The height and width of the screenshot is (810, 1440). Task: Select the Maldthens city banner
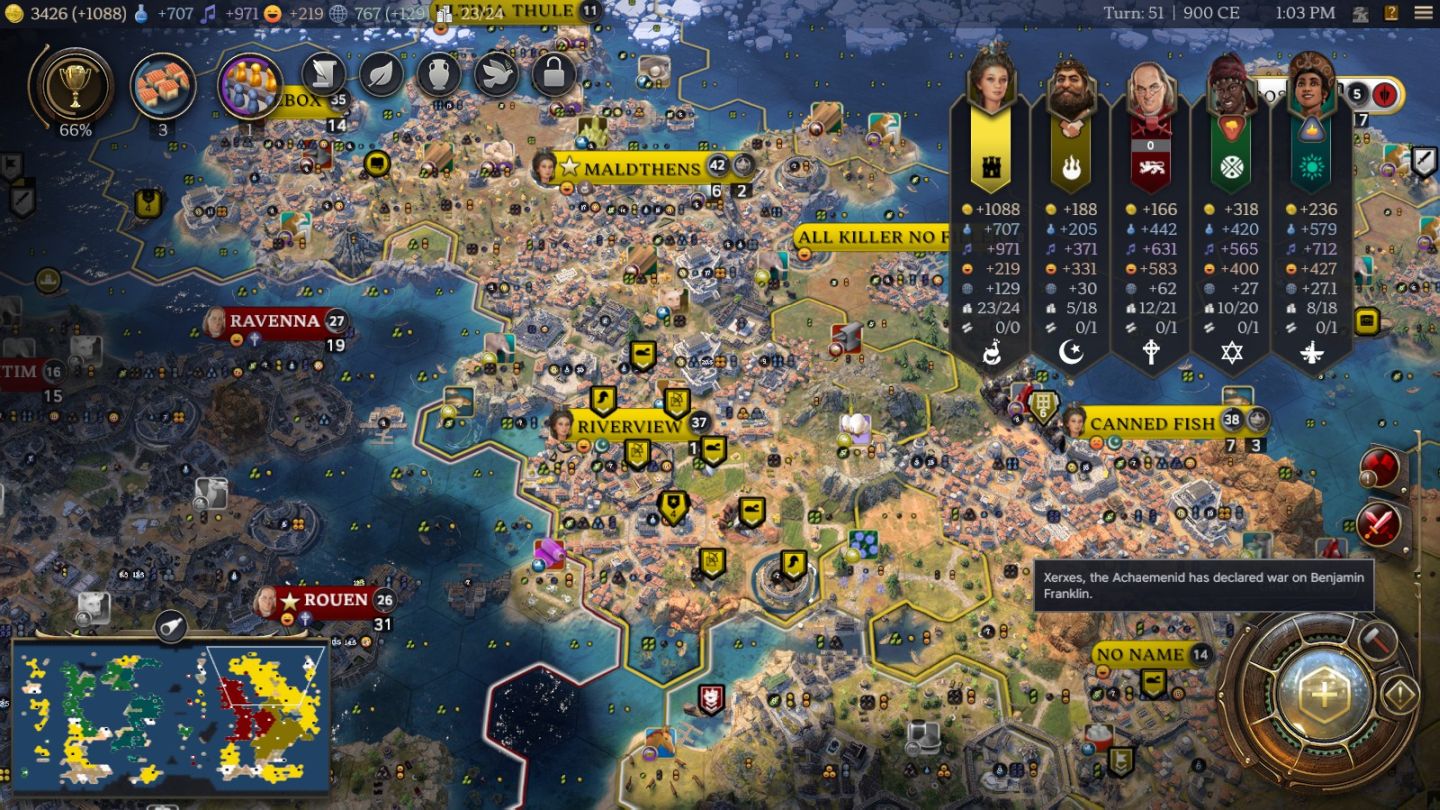click(642, 168)
